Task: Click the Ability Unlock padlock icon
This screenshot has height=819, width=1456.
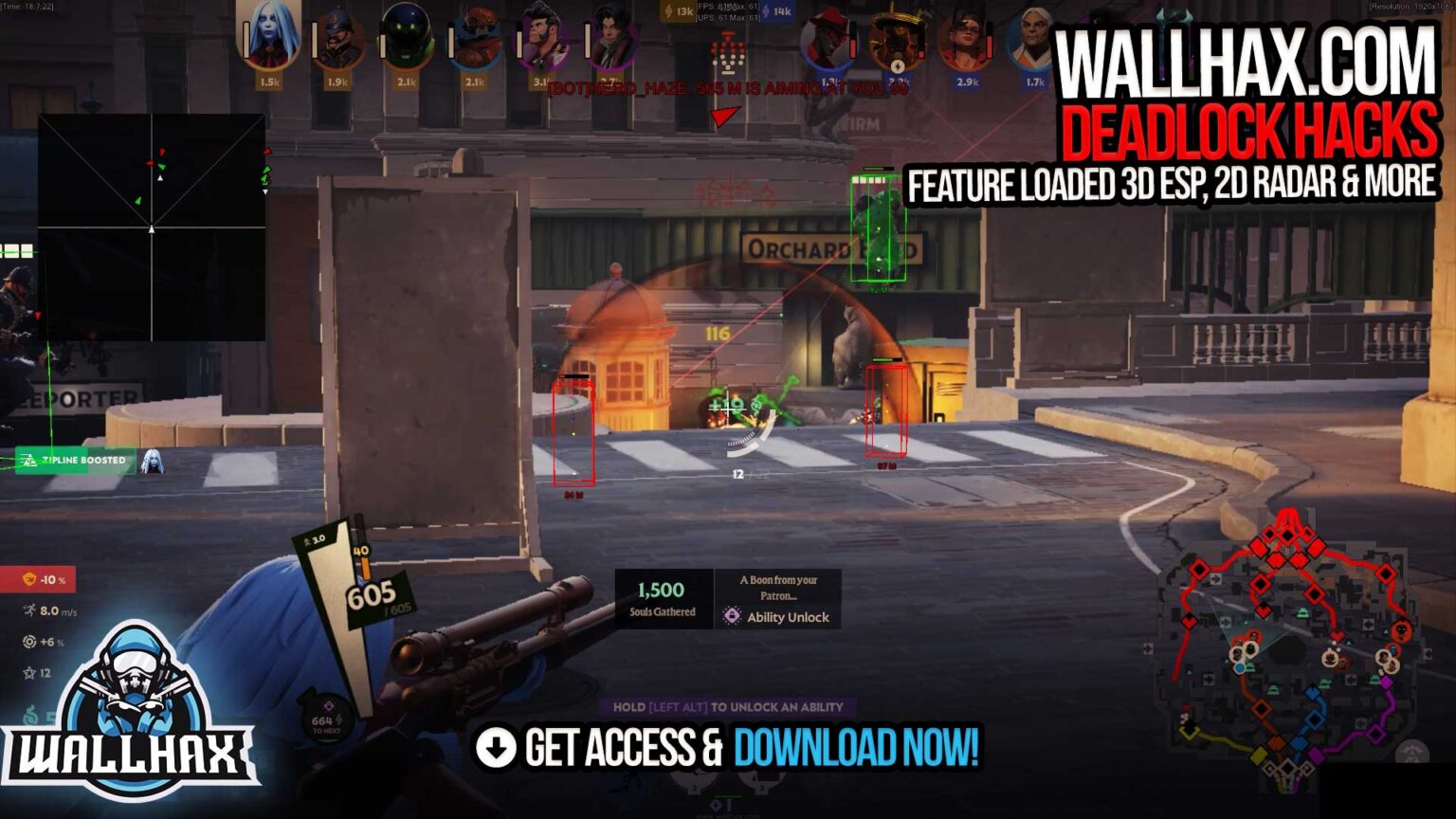Action: [730, 618]
